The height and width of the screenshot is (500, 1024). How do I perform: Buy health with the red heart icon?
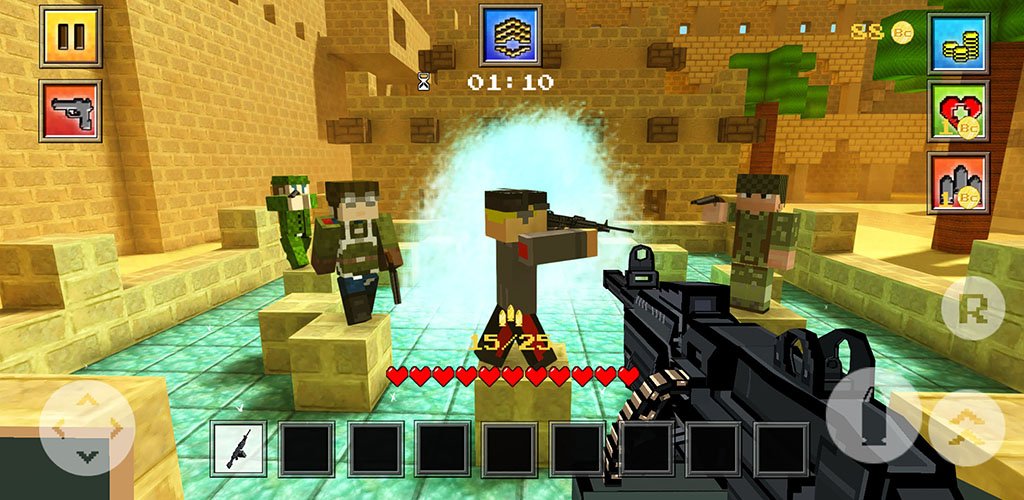click(x=958, y=111)
